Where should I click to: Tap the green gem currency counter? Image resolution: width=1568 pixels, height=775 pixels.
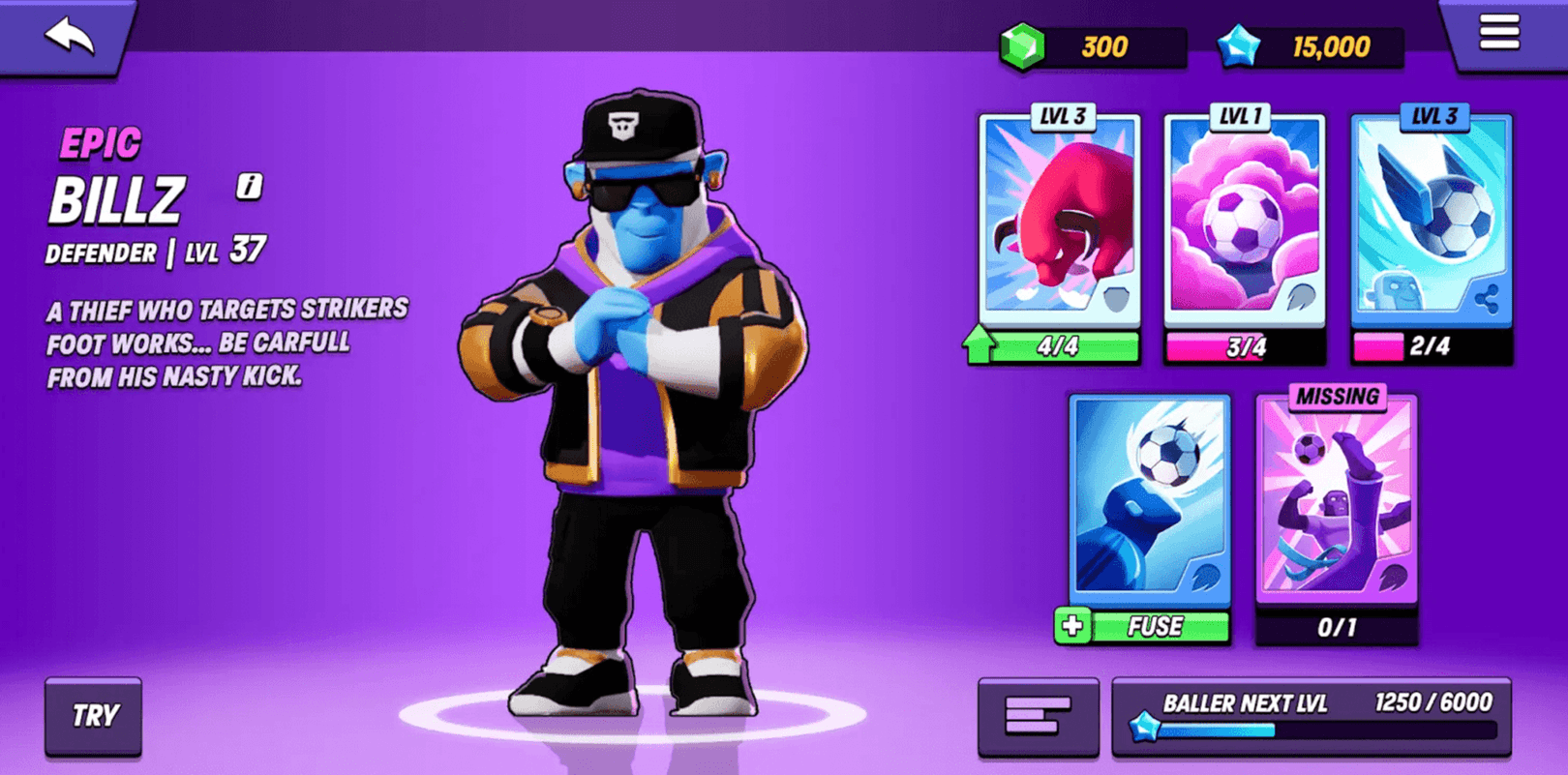click(x=1094, y=46)
